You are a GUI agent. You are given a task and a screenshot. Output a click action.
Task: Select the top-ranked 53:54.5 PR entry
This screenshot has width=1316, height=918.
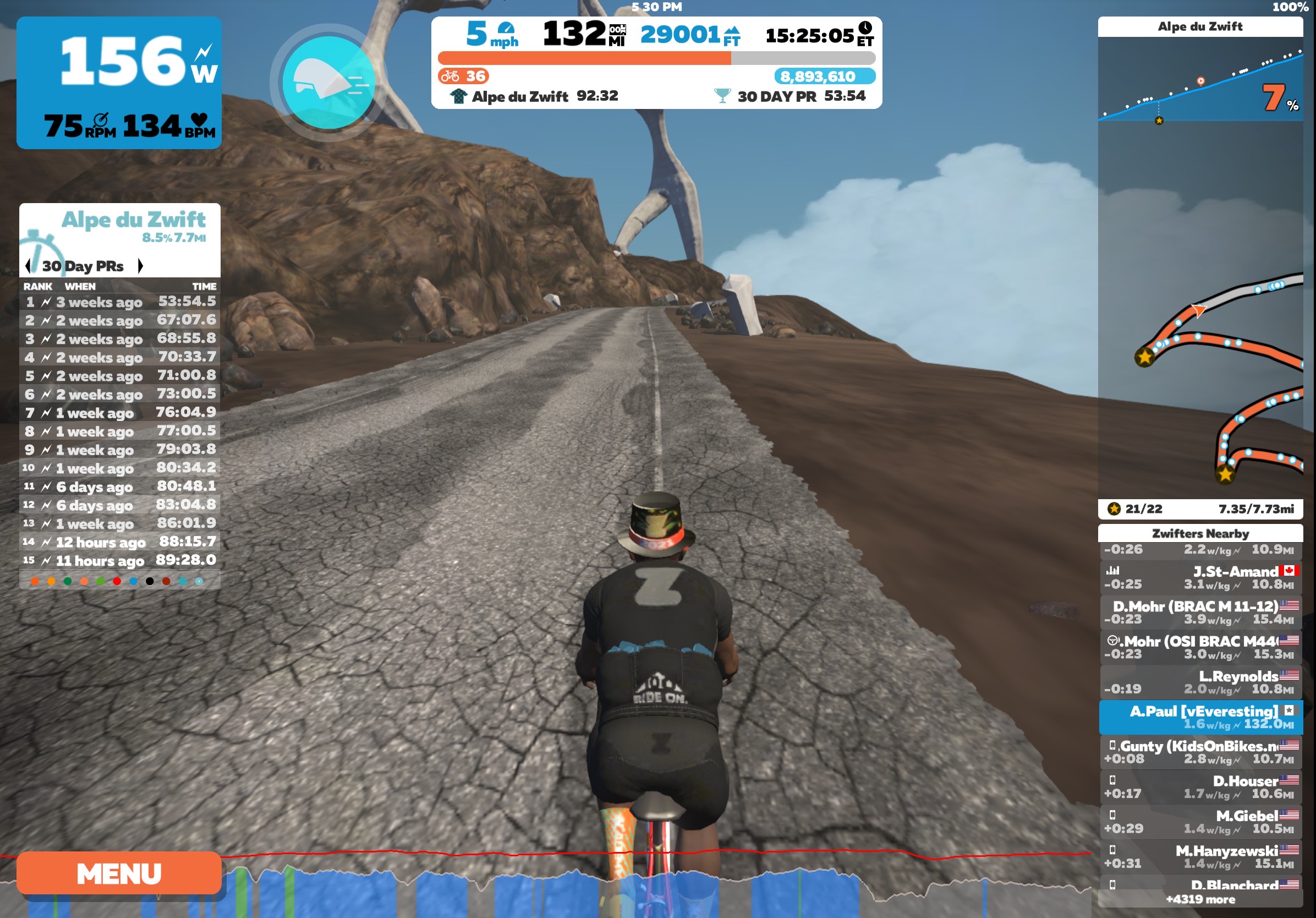click(120, 302)
